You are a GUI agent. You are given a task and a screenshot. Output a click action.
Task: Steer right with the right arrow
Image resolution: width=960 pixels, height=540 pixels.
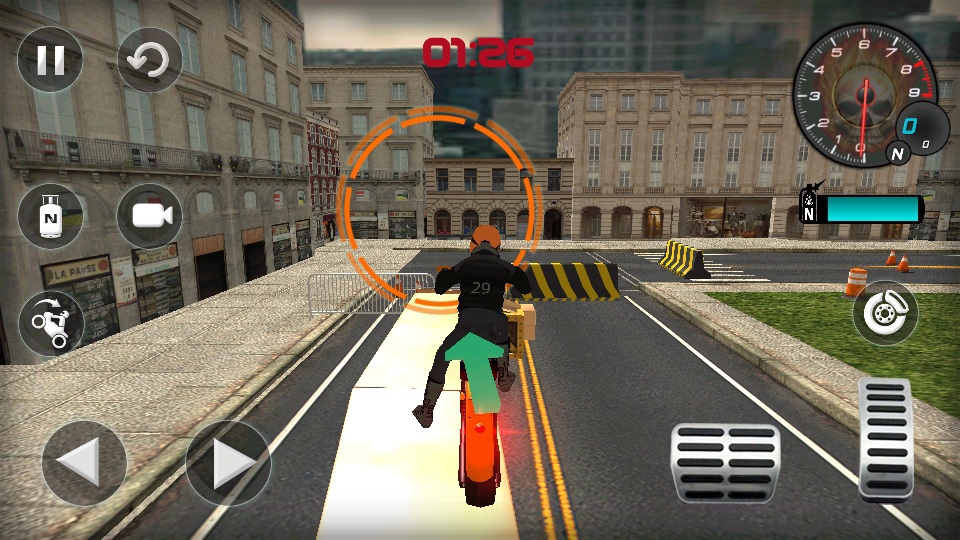point(228,463)
